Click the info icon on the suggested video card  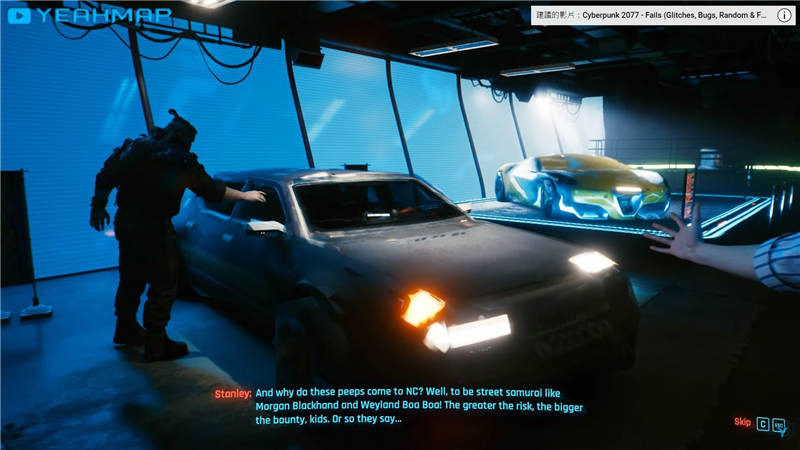[x=784, y=16]
